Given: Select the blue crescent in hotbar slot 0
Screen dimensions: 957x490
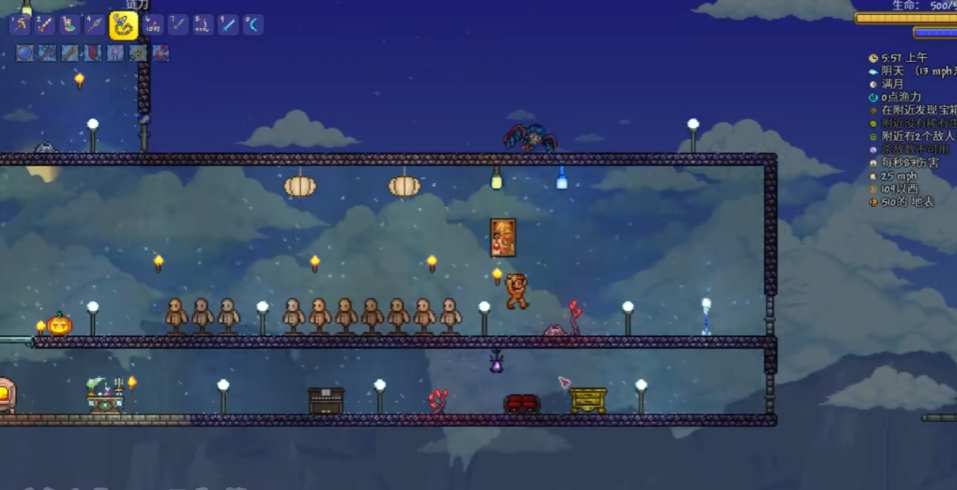Looking at the screenshot, I should click(253, 25).
